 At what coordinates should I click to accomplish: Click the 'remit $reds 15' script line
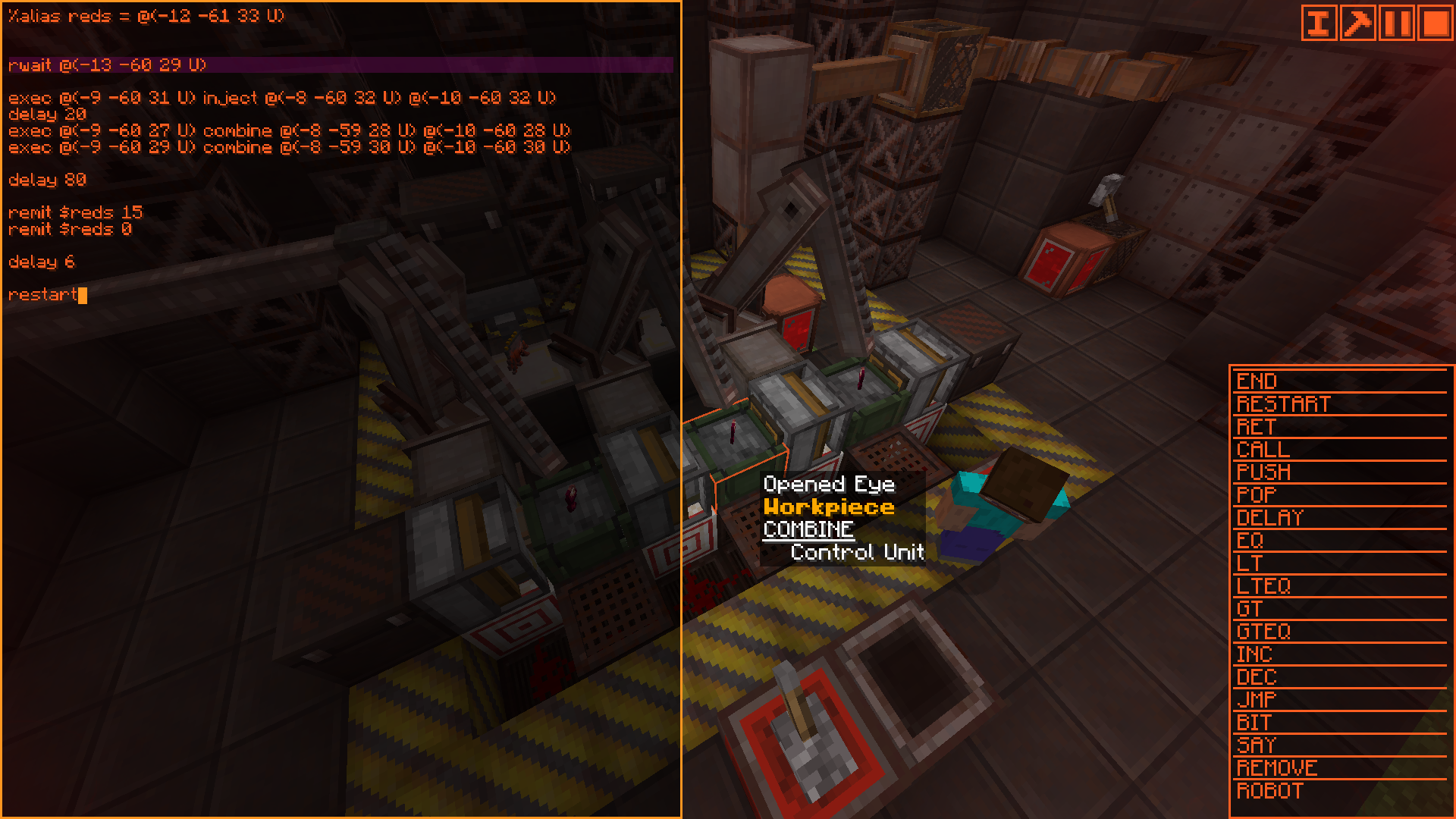click(x=75, y=212)
